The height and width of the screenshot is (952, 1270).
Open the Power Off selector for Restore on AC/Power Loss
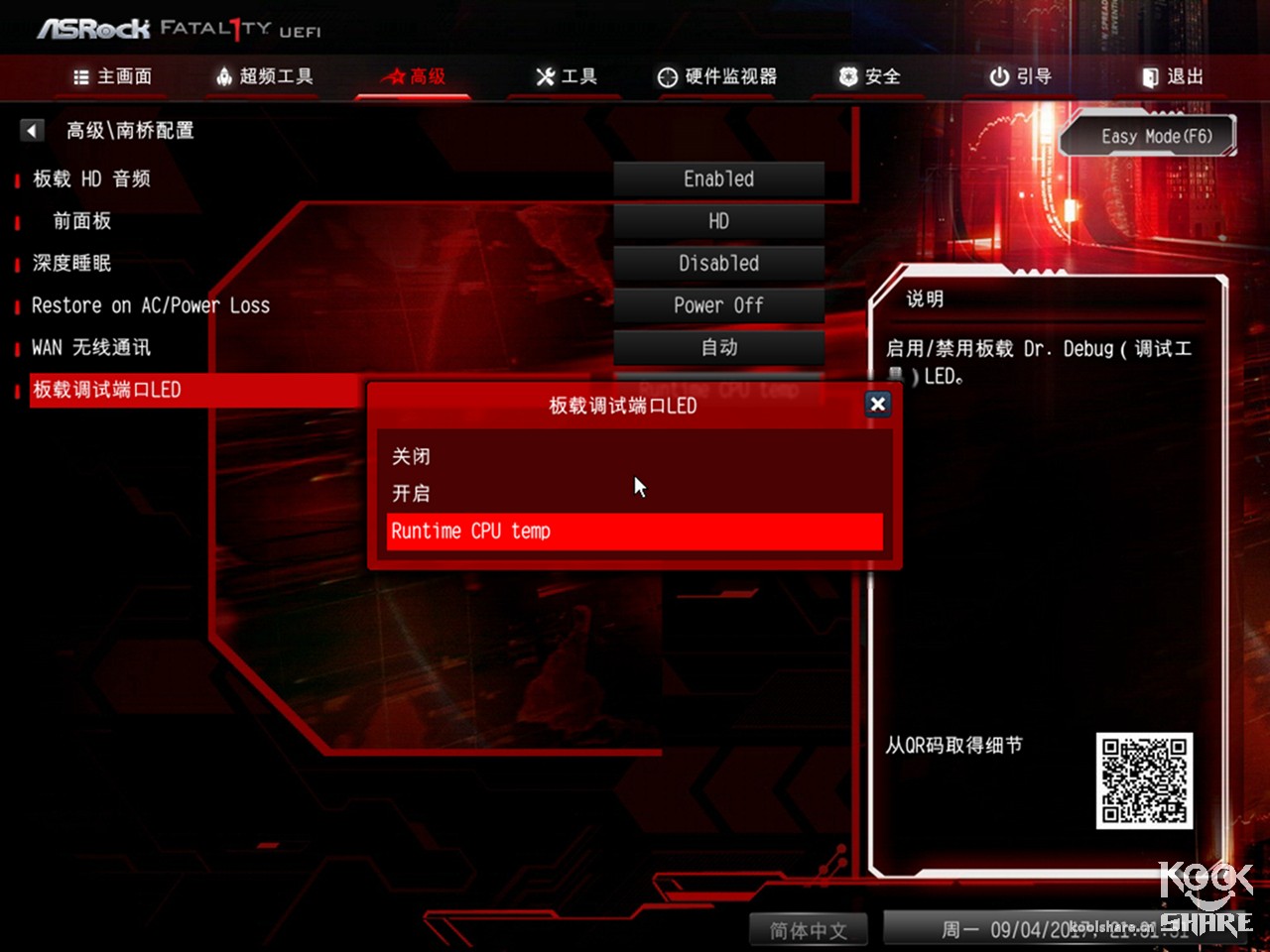point(718,305)
